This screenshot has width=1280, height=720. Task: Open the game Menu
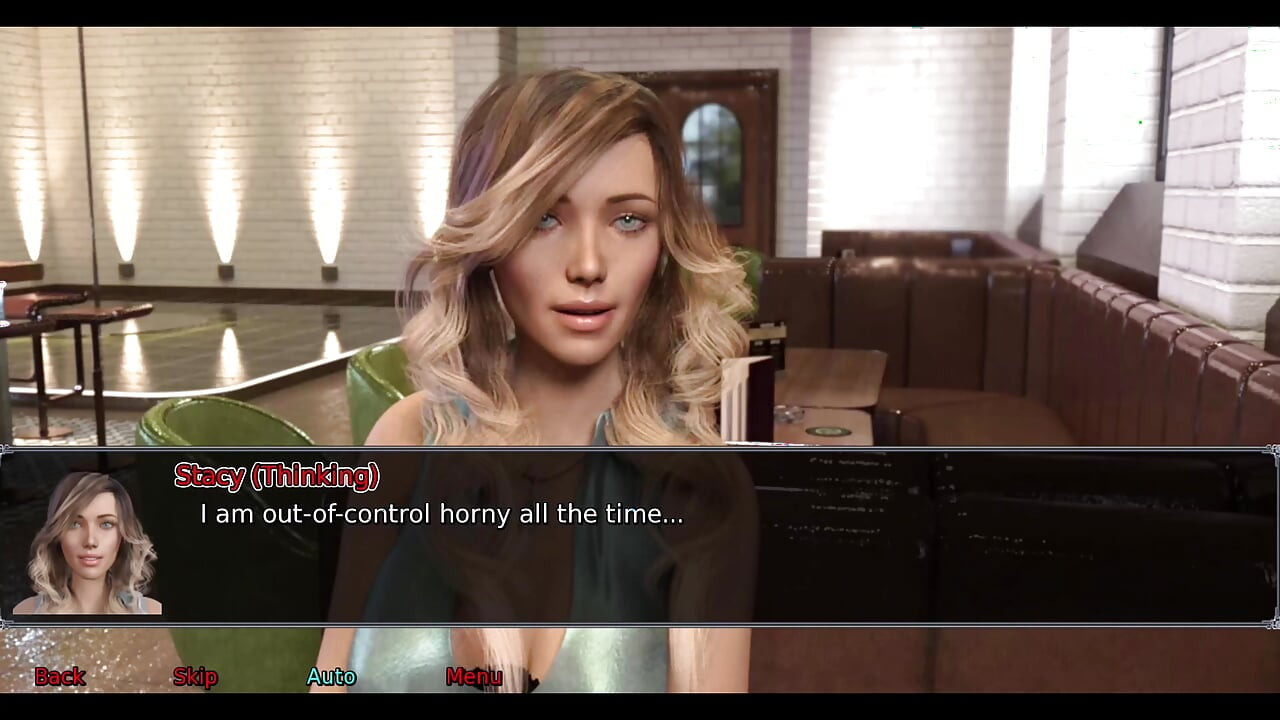click(x=474, y=677)
